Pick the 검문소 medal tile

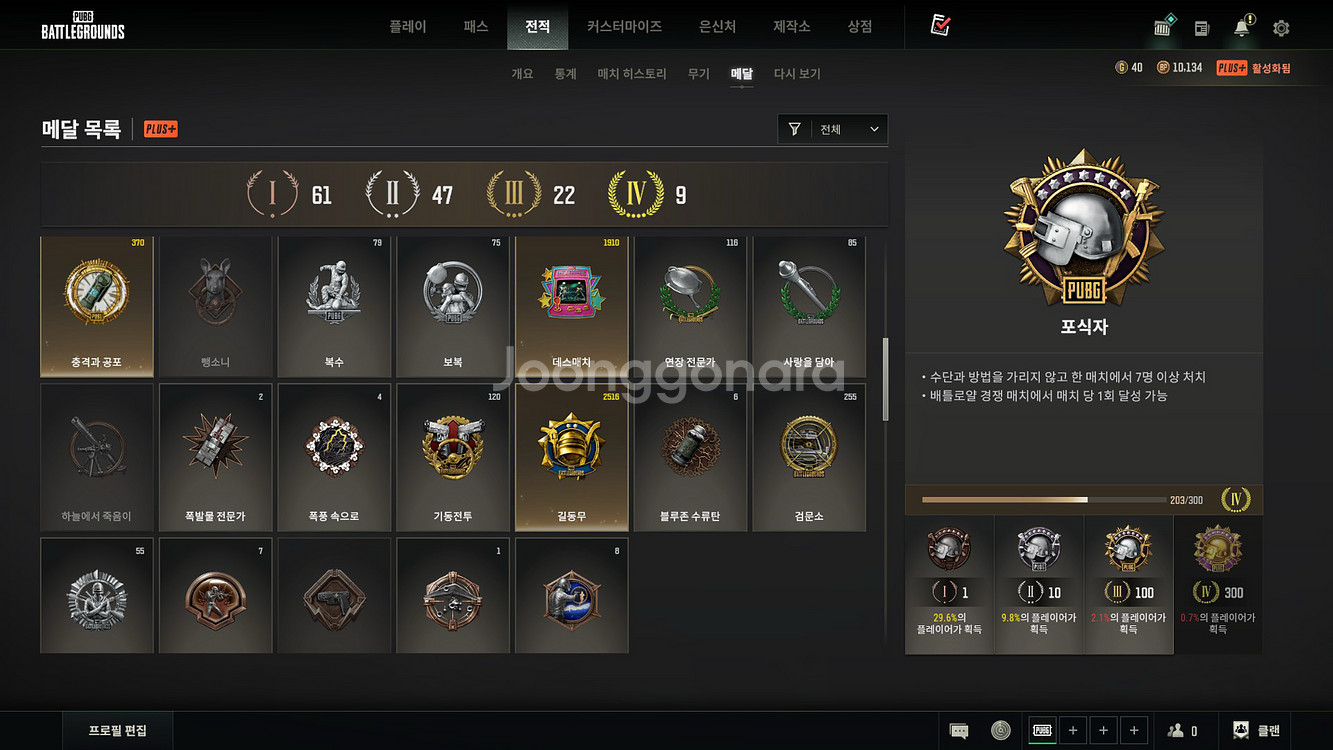[x=809, y=457]
